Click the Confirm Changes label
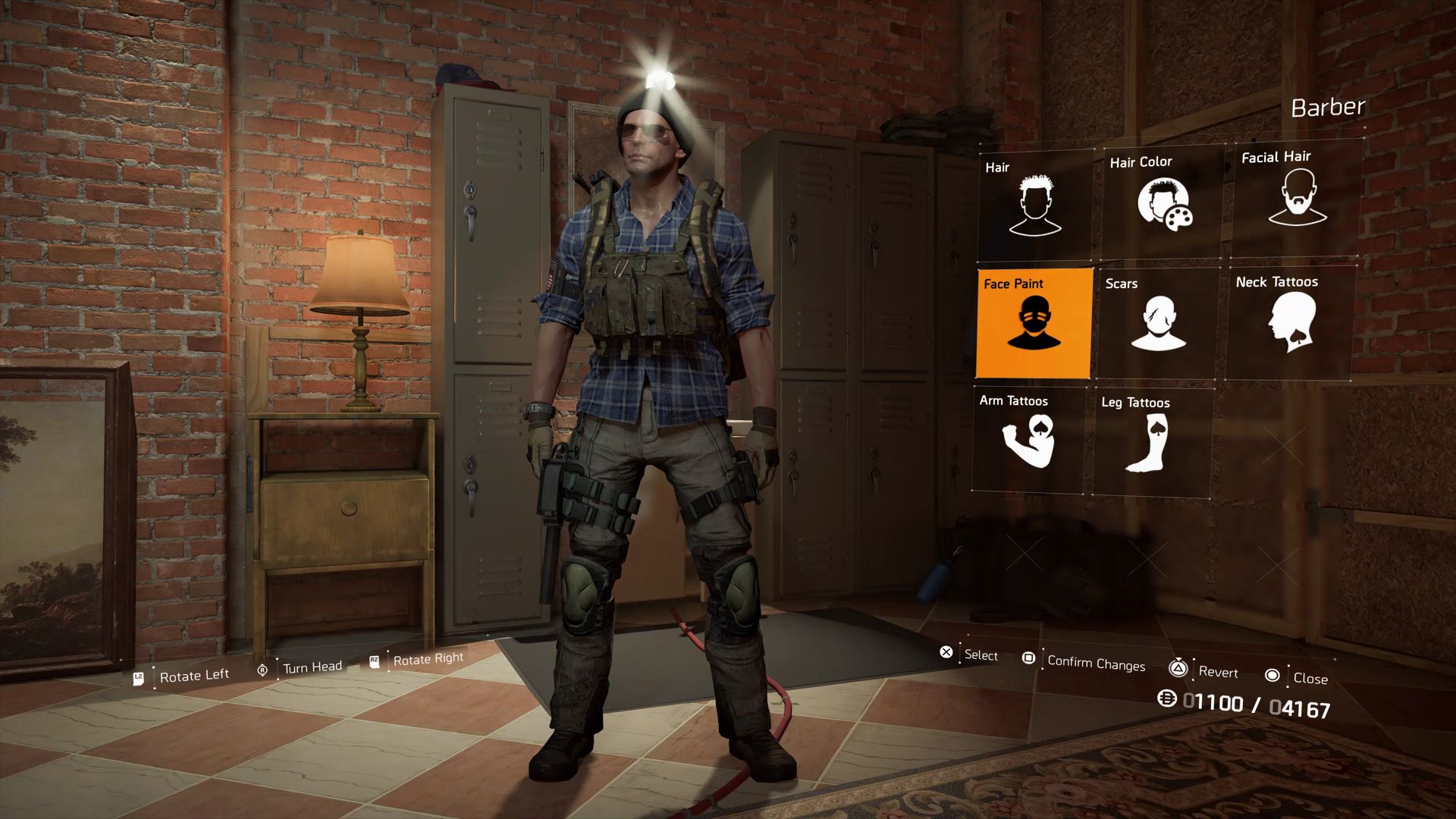 tap(1096, 664)
